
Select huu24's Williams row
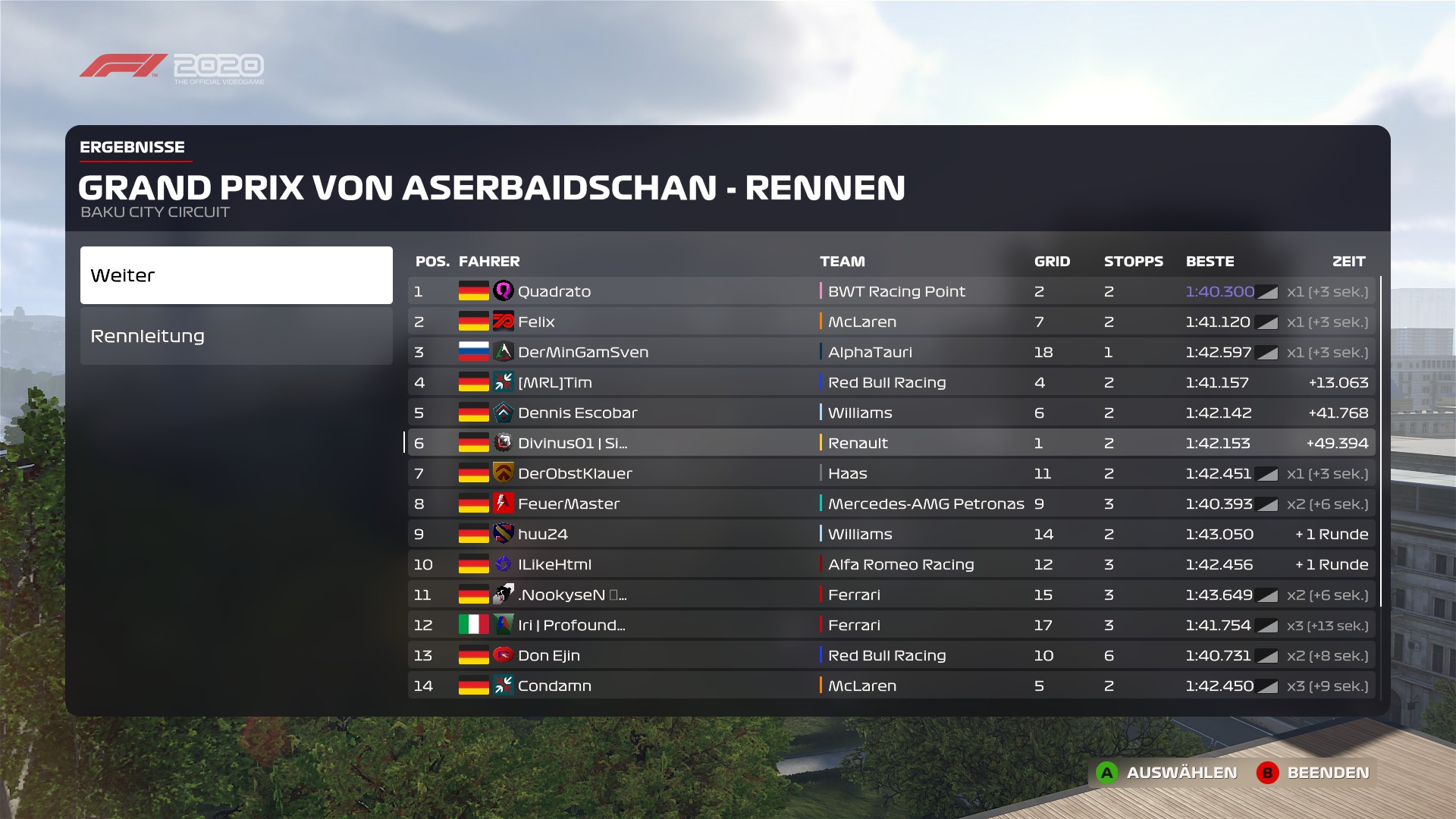(891, 534)
